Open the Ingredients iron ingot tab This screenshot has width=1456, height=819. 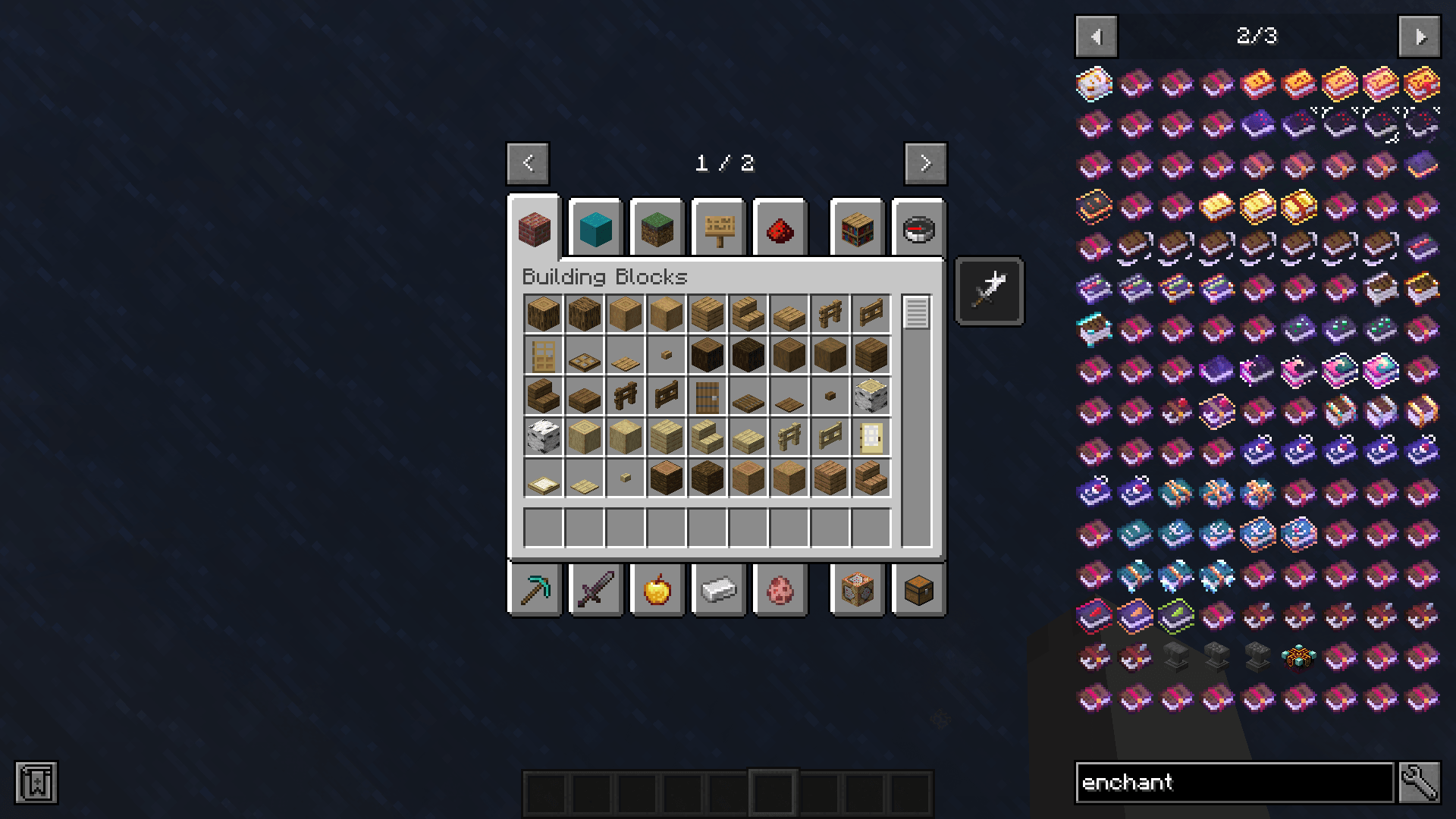718,590
